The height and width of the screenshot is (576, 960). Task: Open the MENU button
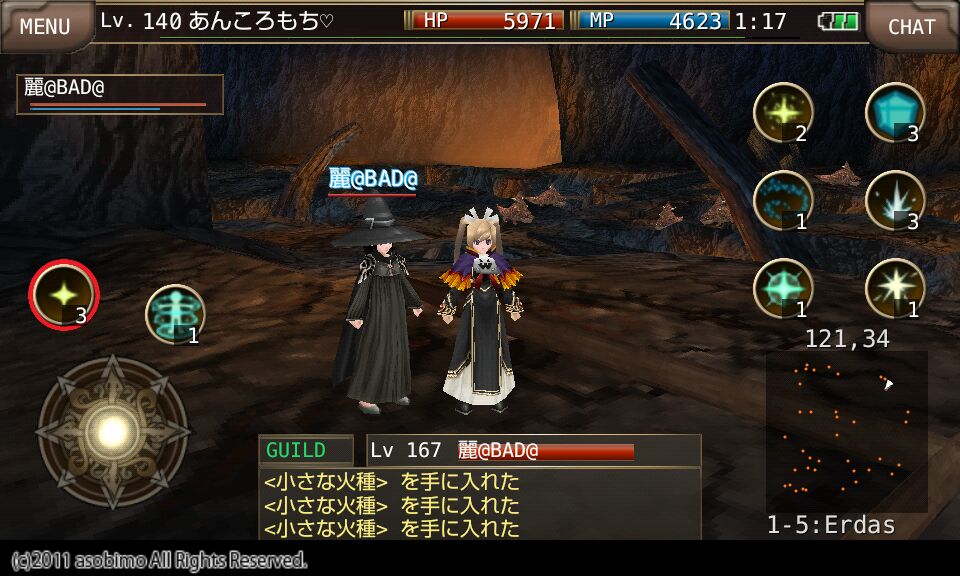45,26
